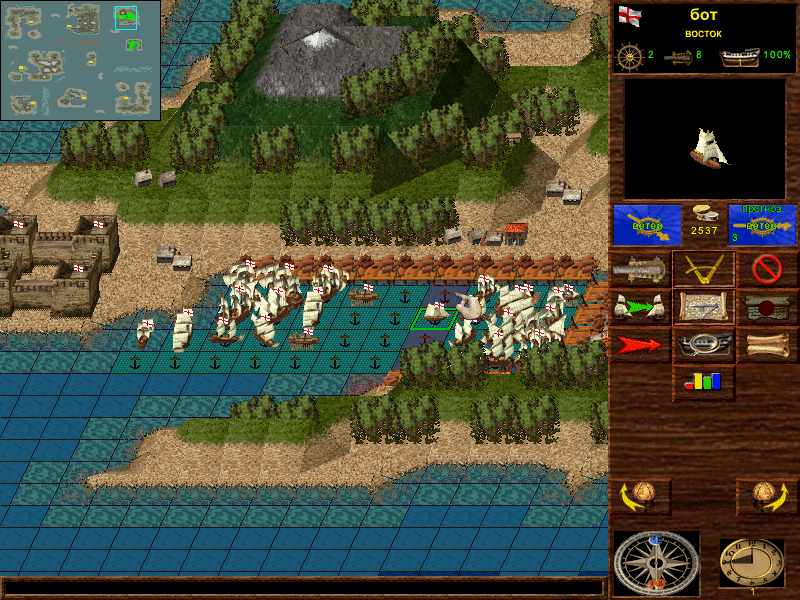
Task: Show the colored bar chart statistics
Action: [703, 382]
